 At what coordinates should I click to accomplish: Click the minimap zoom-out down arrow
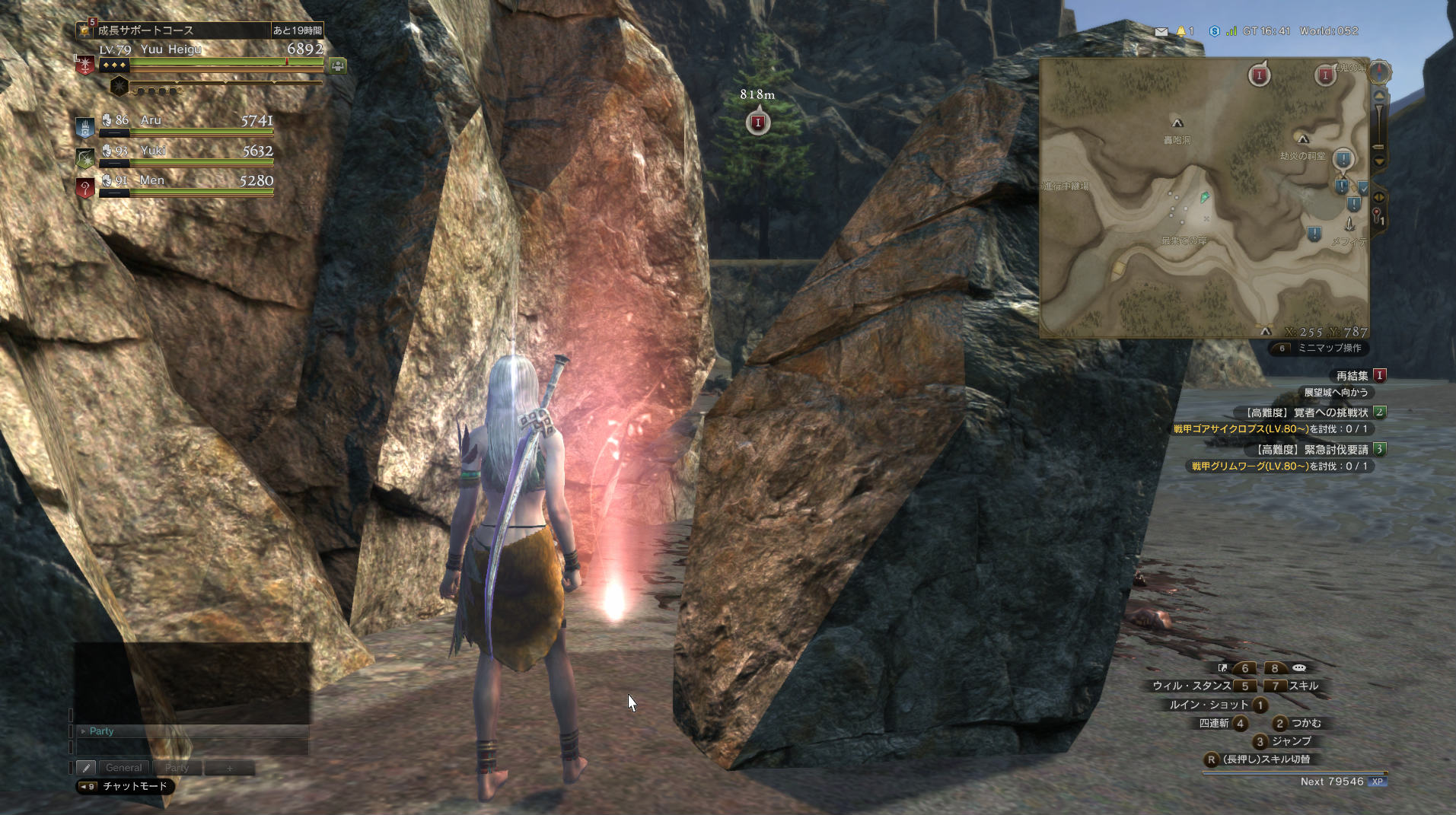[1379, 161]
